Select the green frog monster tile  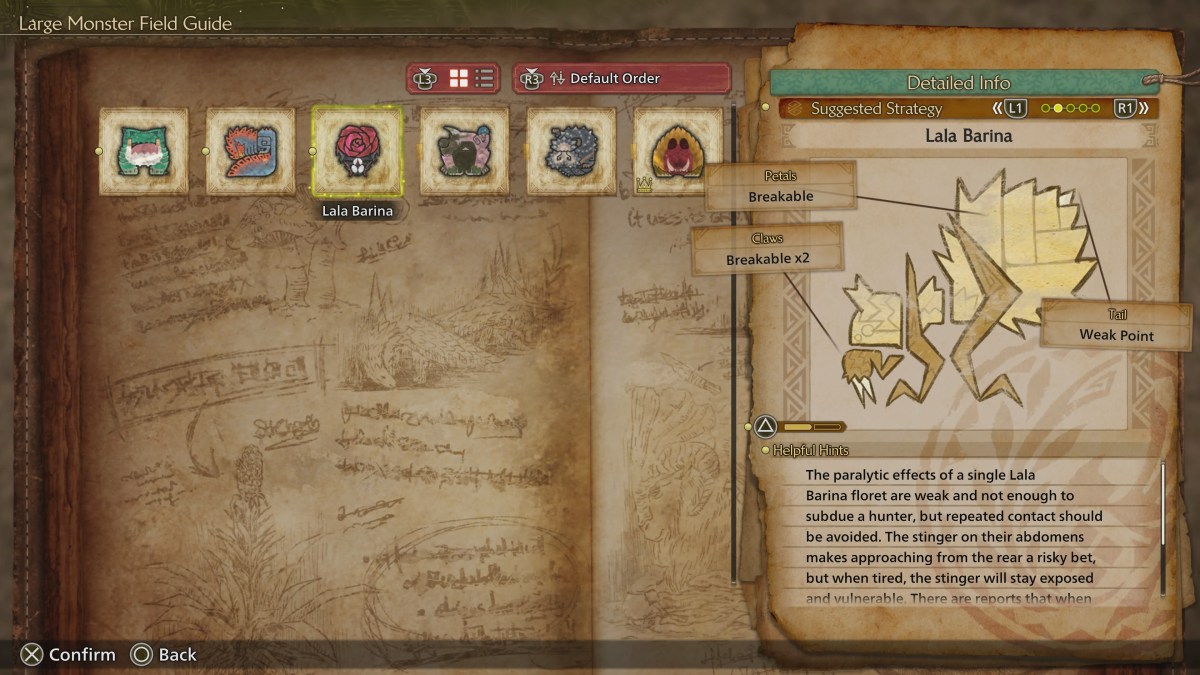click(144, 151)
